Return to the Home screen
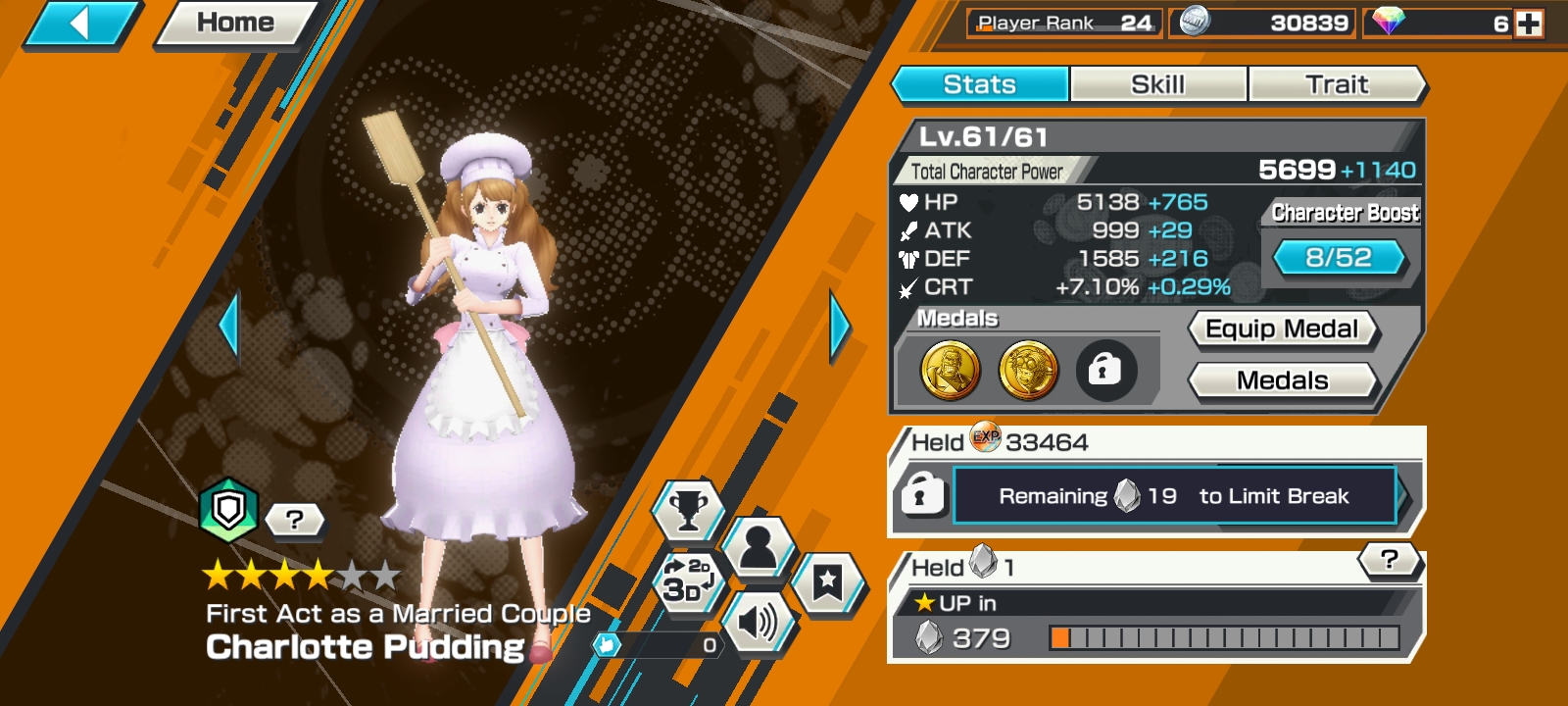1568x706 pixels. click(x=235, y=23)
